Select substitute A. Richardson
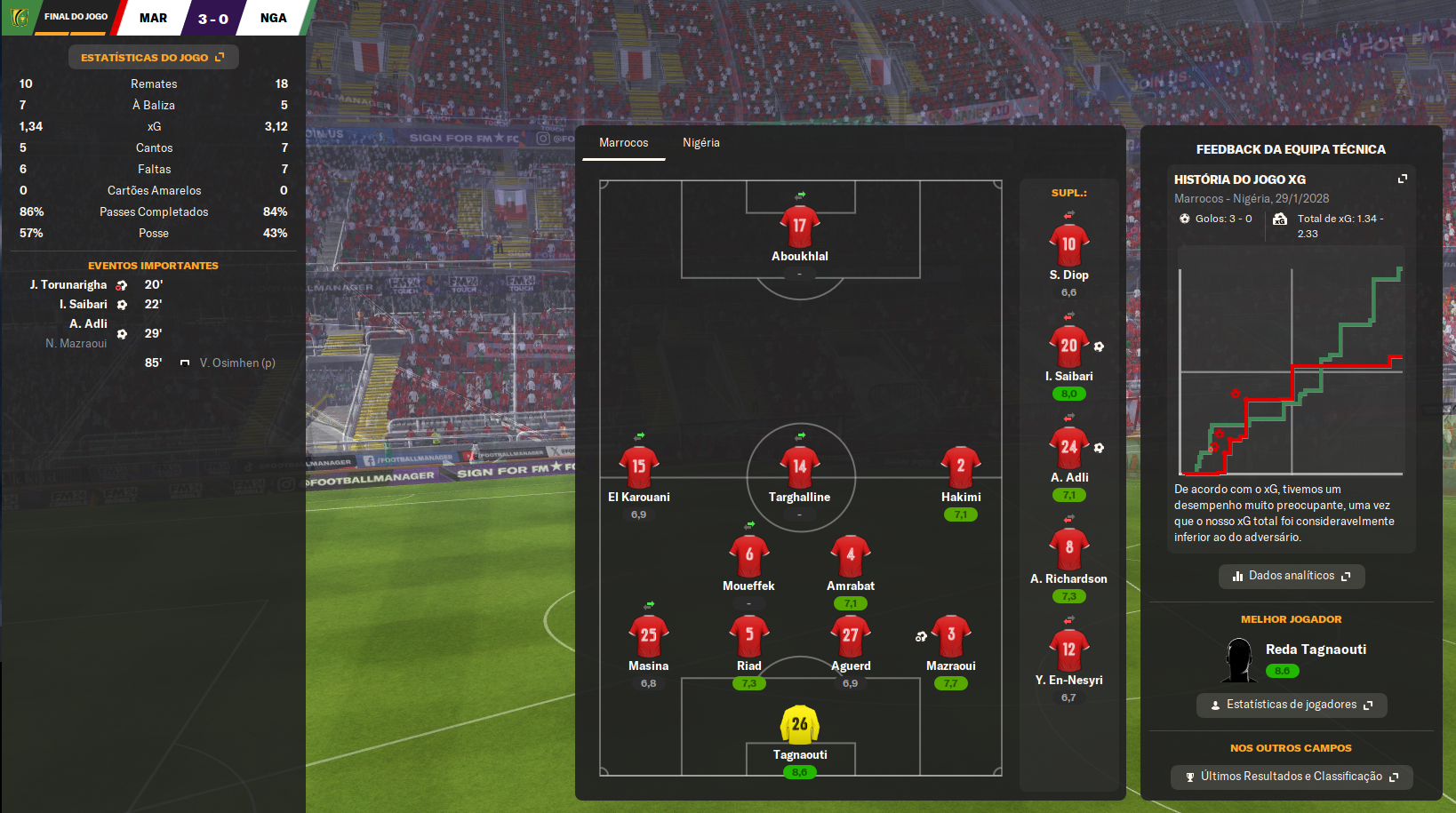Viewport: 1456px width, 813px height. [x=1068, y=549]
